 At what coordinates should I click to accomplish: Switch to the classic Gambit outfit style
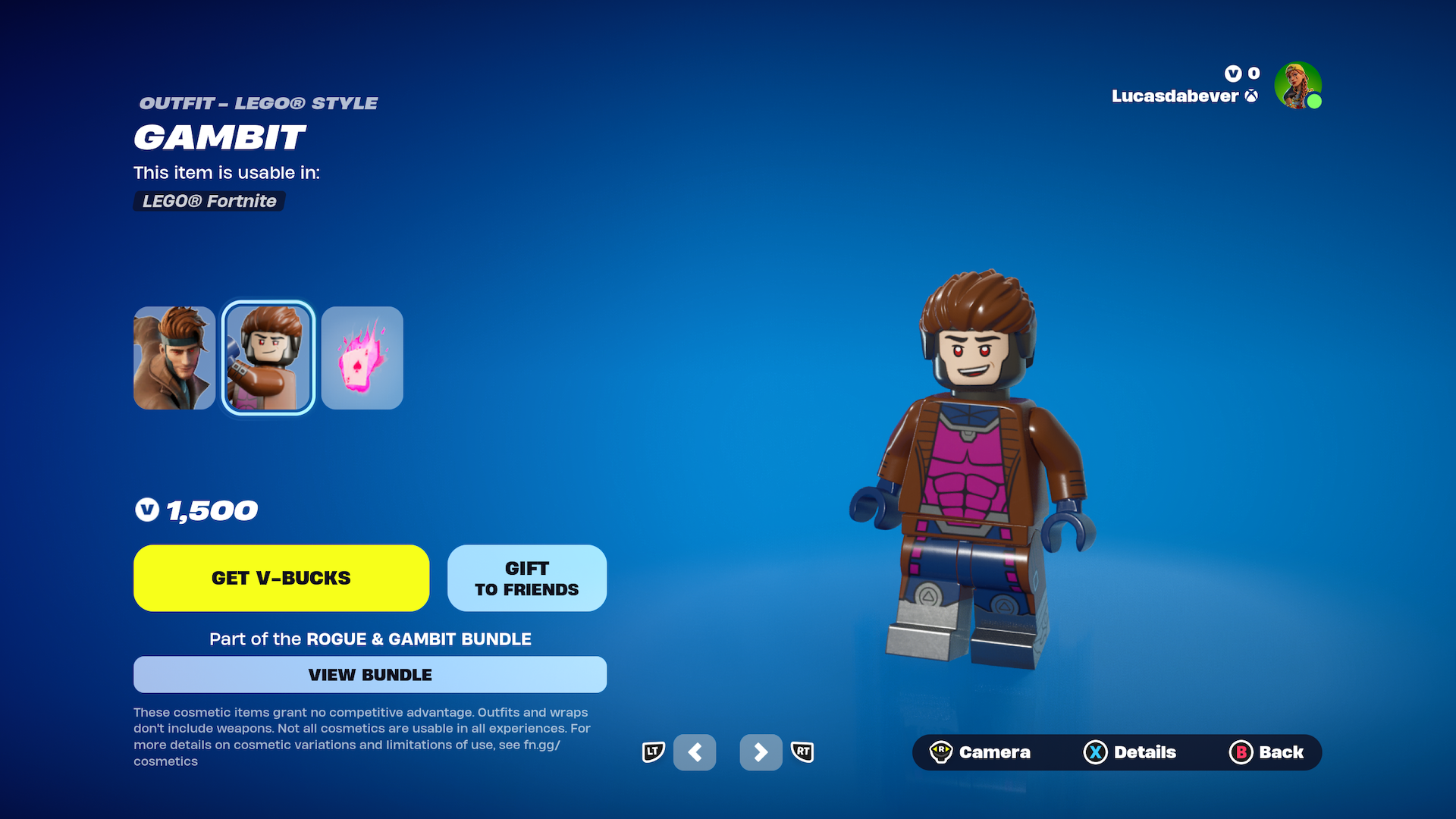point(174,357)
